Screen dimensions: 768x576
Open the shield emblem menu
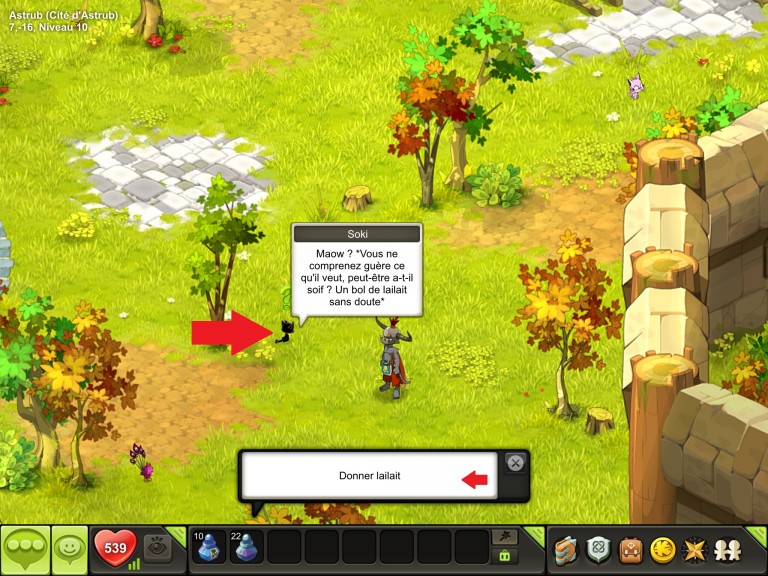coord(598,549)
